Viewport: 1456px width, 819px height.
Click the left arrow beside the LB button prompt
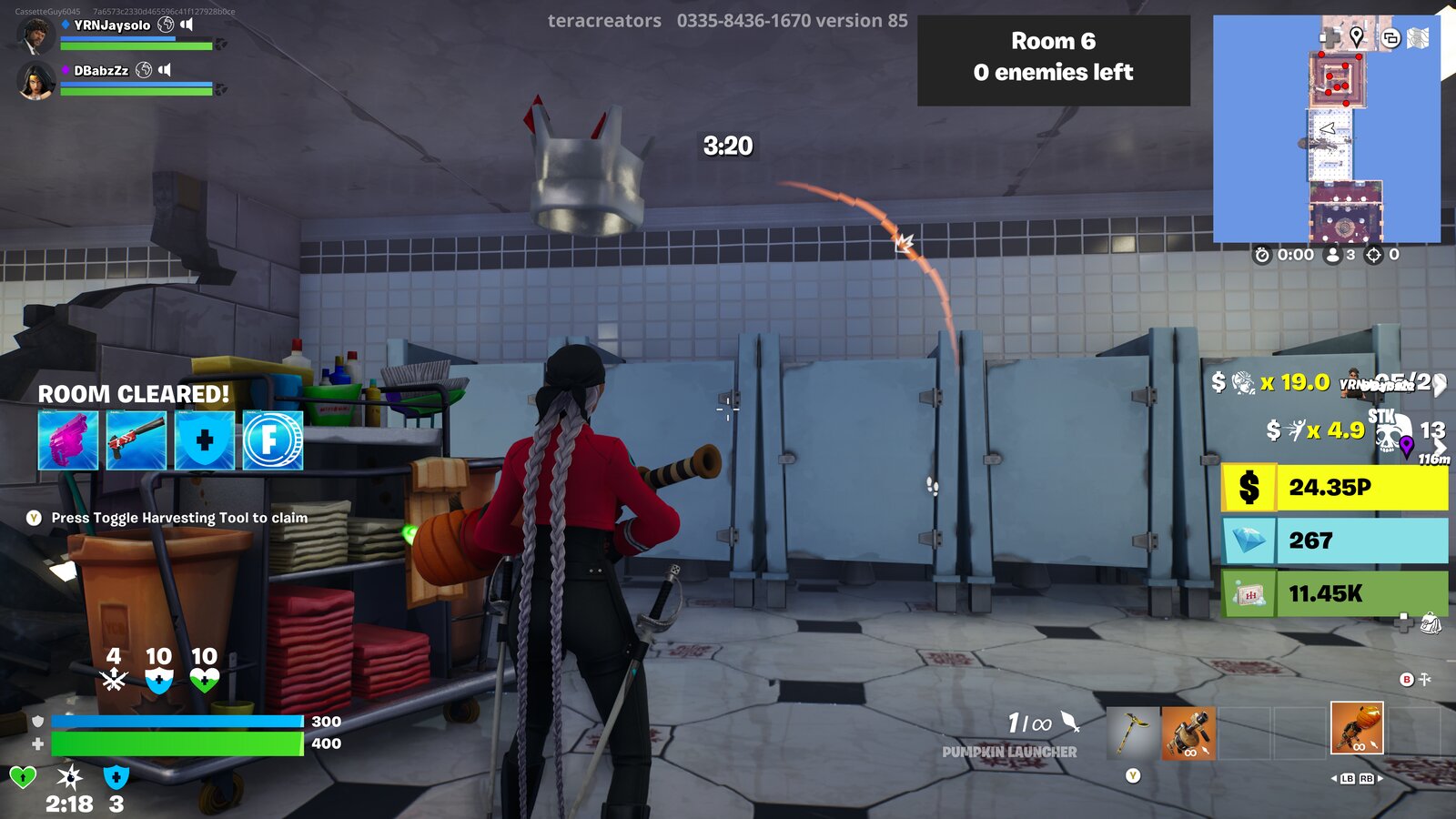1334,779
